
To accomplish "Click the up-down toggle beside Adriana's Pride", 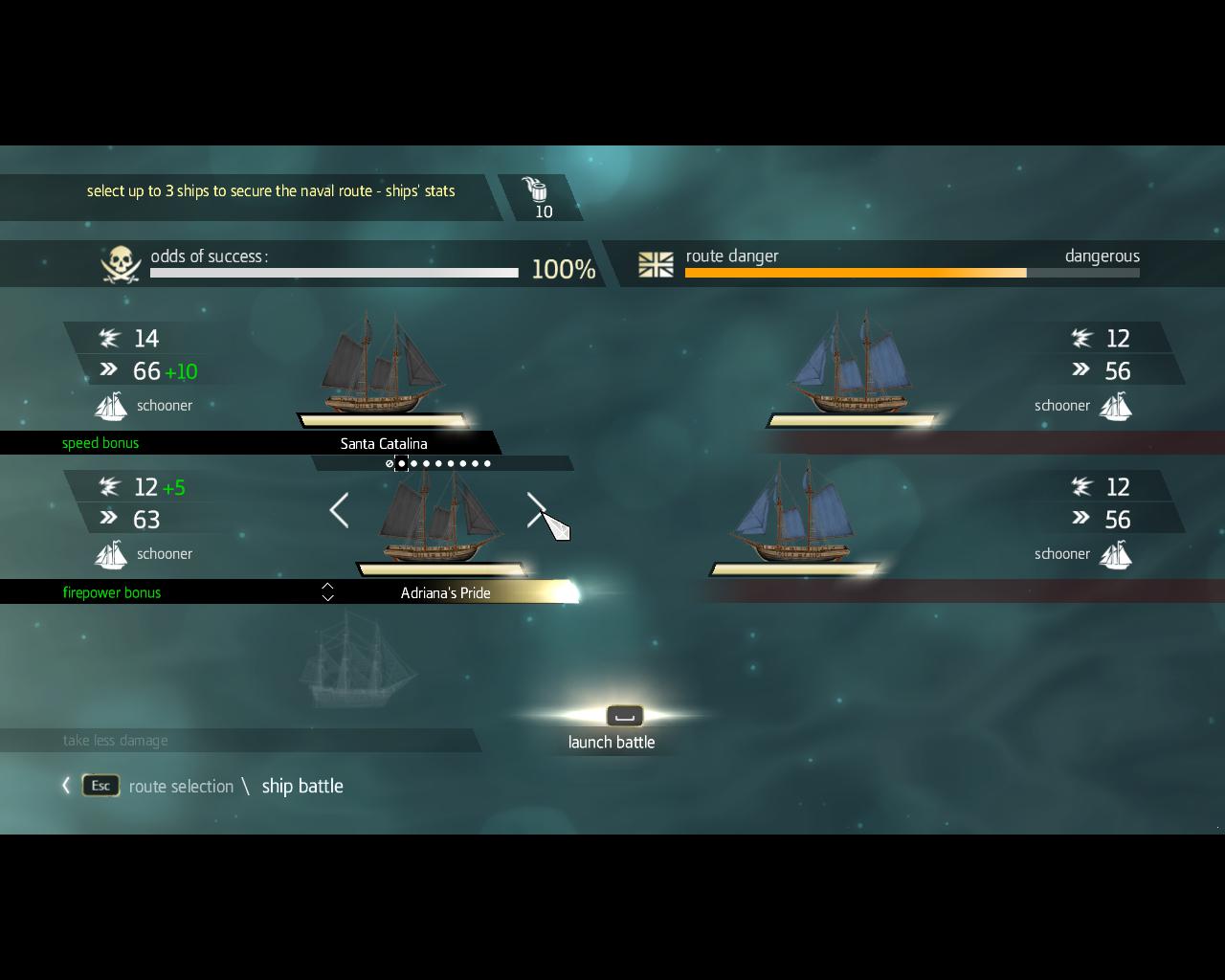I will [x=327, y=592].
